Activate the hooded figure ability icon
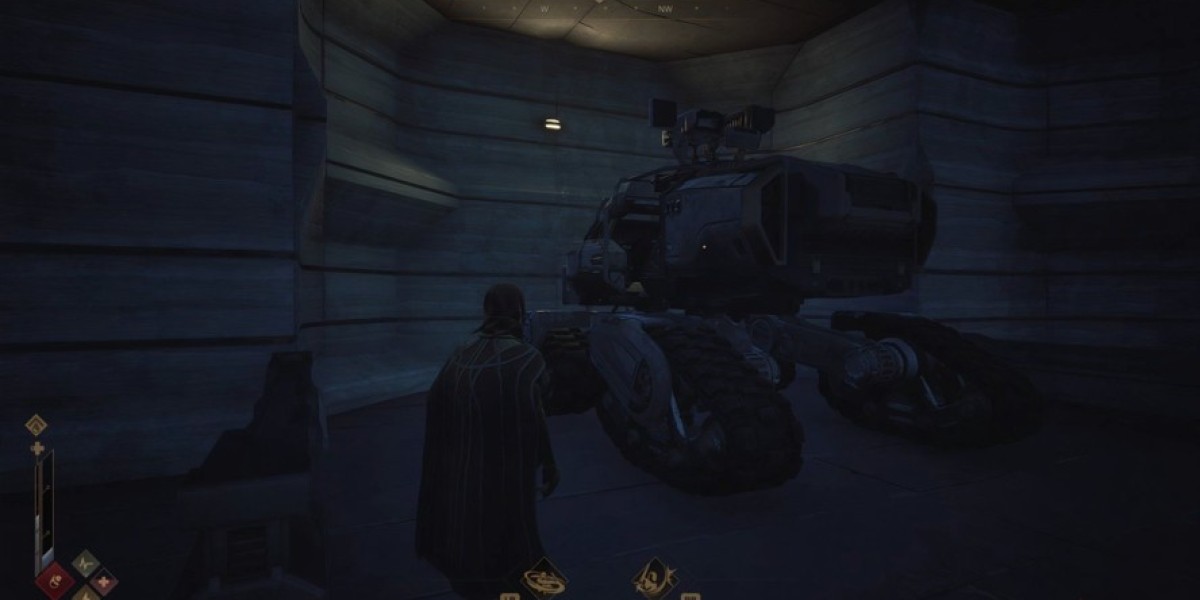The image size is (1200, 600). tap(655, 579)
